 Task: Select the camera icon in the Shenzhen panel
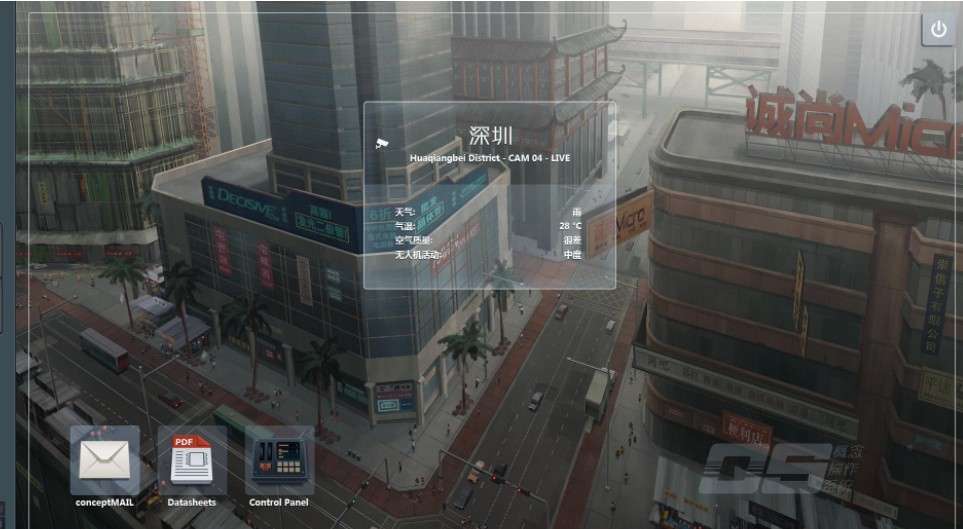[x=381, y=143]
